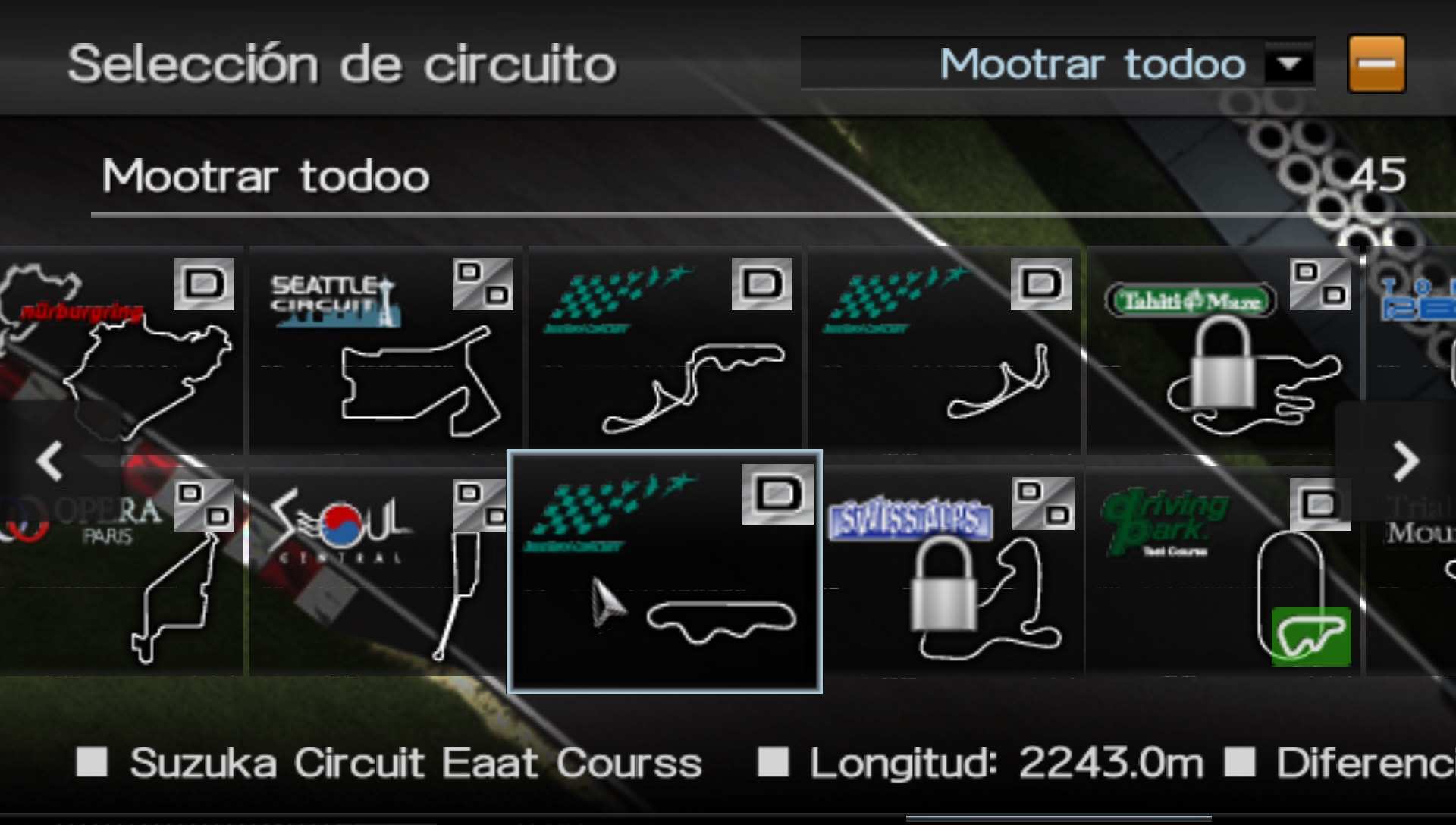Click the orange minus button top right
This screenshot has width=1456, height=825.
point(1376,64)
